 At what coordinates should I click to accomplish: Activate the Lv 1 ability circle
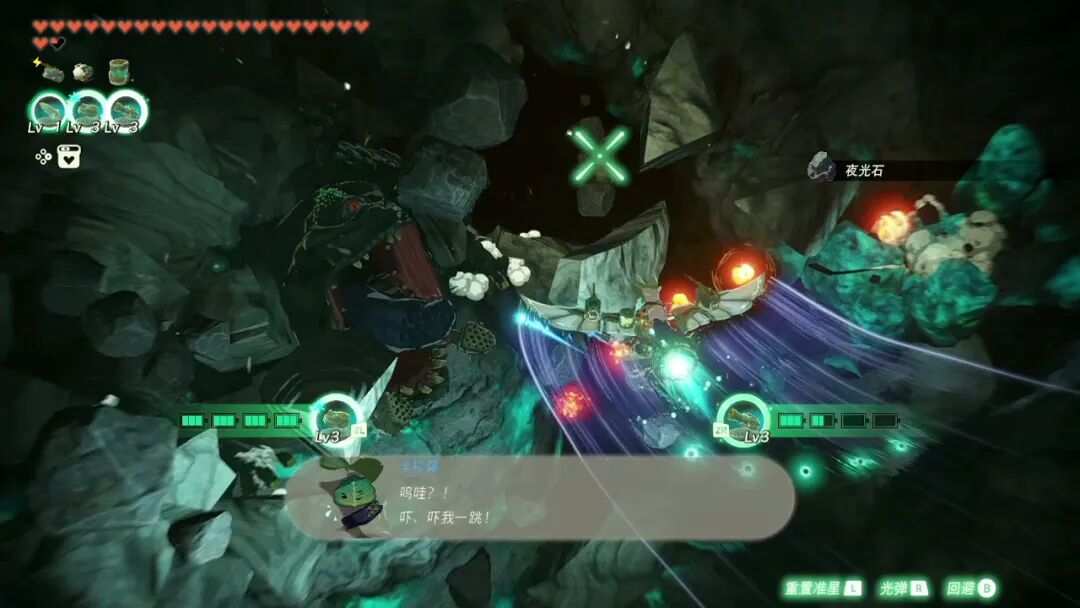(x=47, y=111)
